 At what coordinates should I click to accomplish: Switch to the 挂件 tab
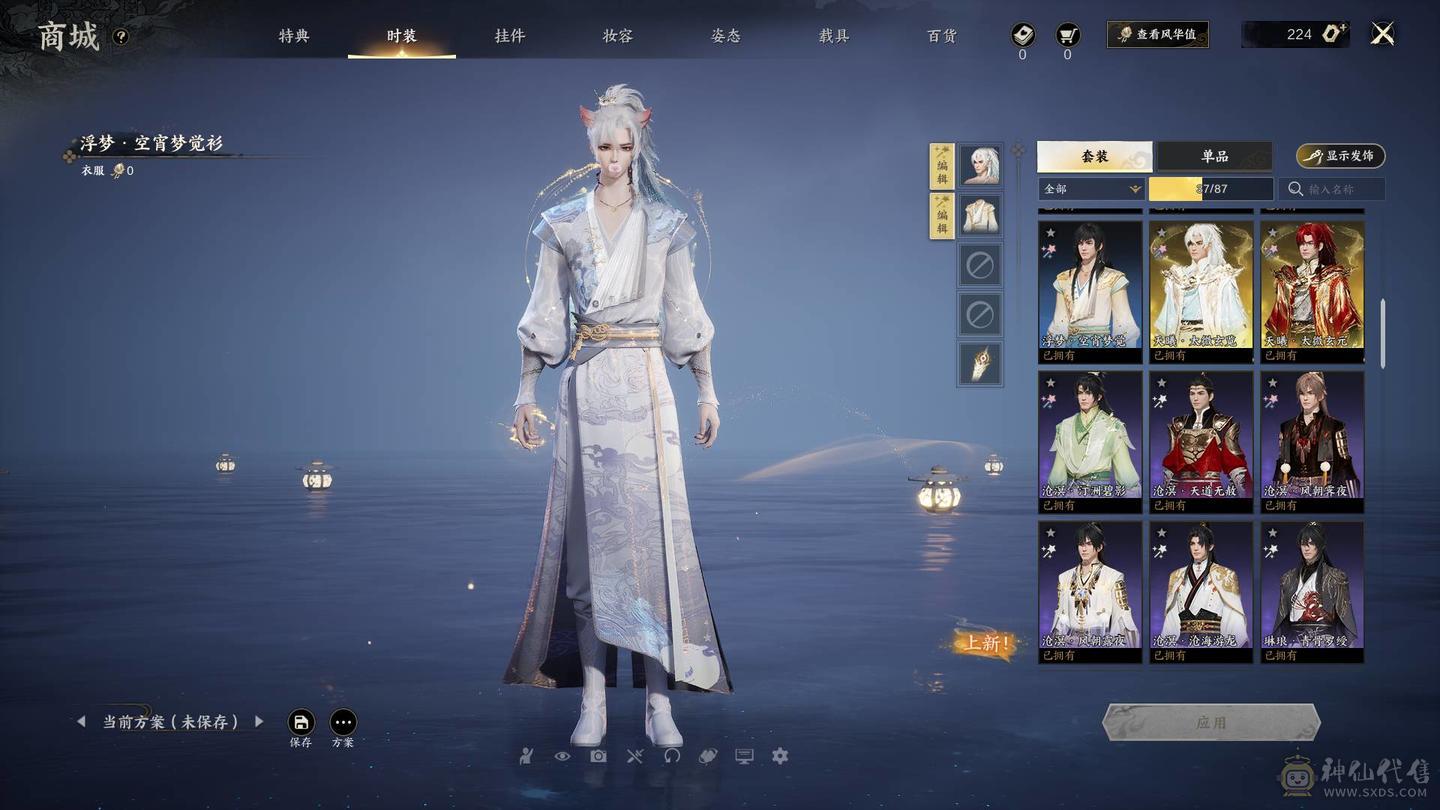[x=509, y=36]
